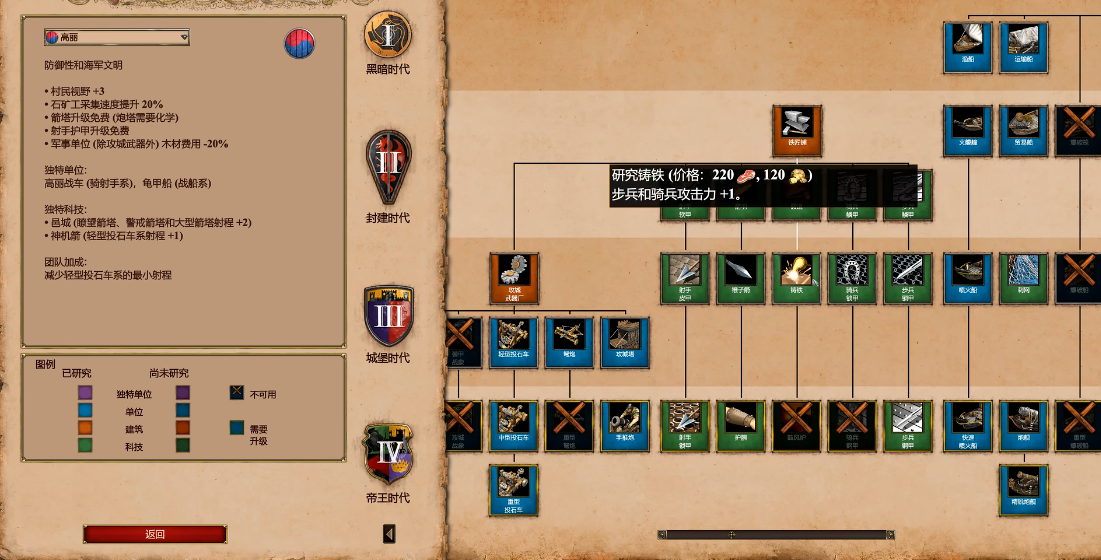
Task: Select the 运输船 transport ship node
Action: (x=1023, y=47)
